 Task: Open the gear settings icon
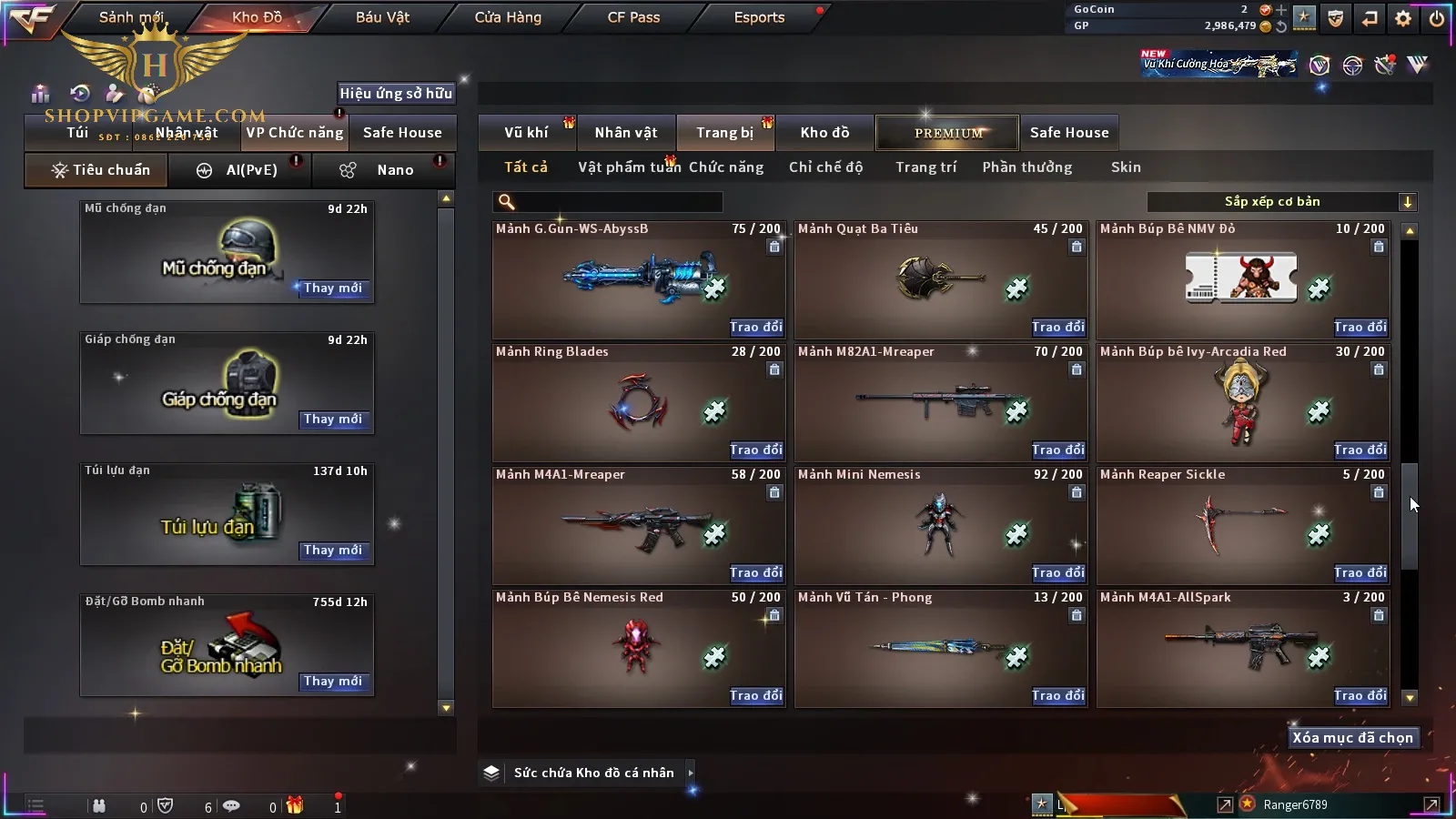click(x=1403, y=17)
